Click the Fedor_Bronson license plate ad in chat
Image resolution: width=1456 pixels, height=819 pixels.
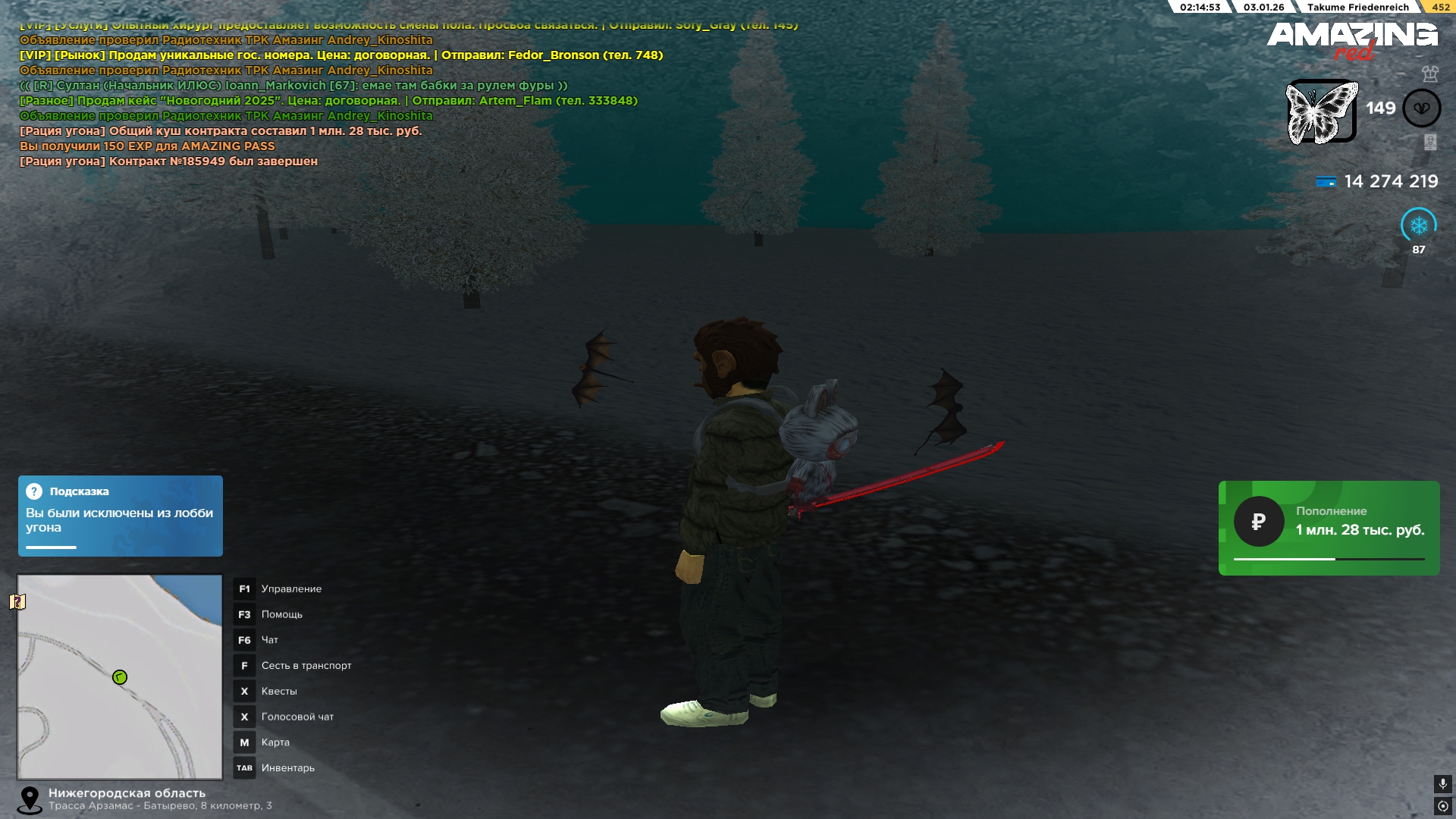341,55
